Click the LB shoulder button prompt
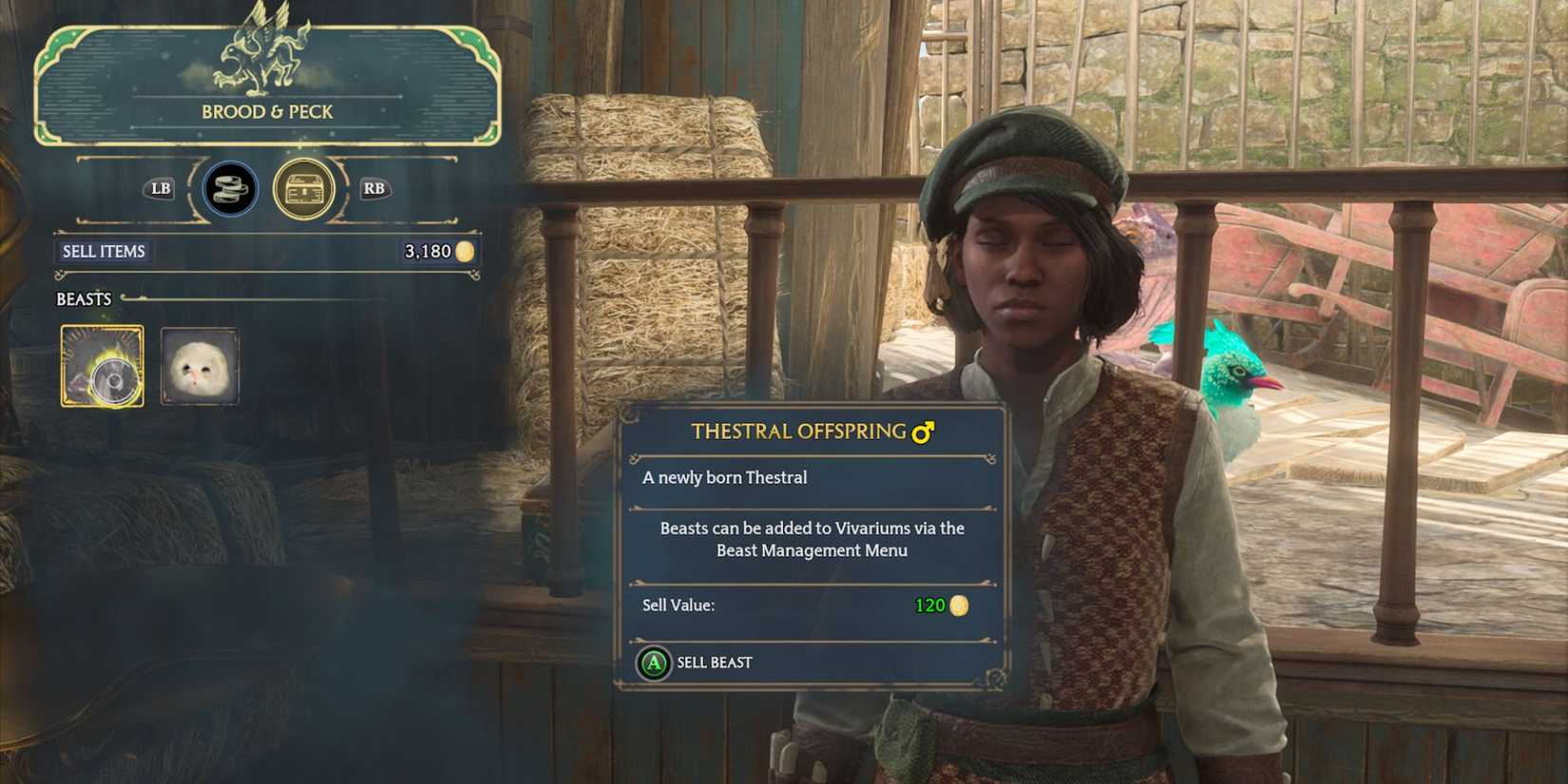1568x784 pixels. 159,189
